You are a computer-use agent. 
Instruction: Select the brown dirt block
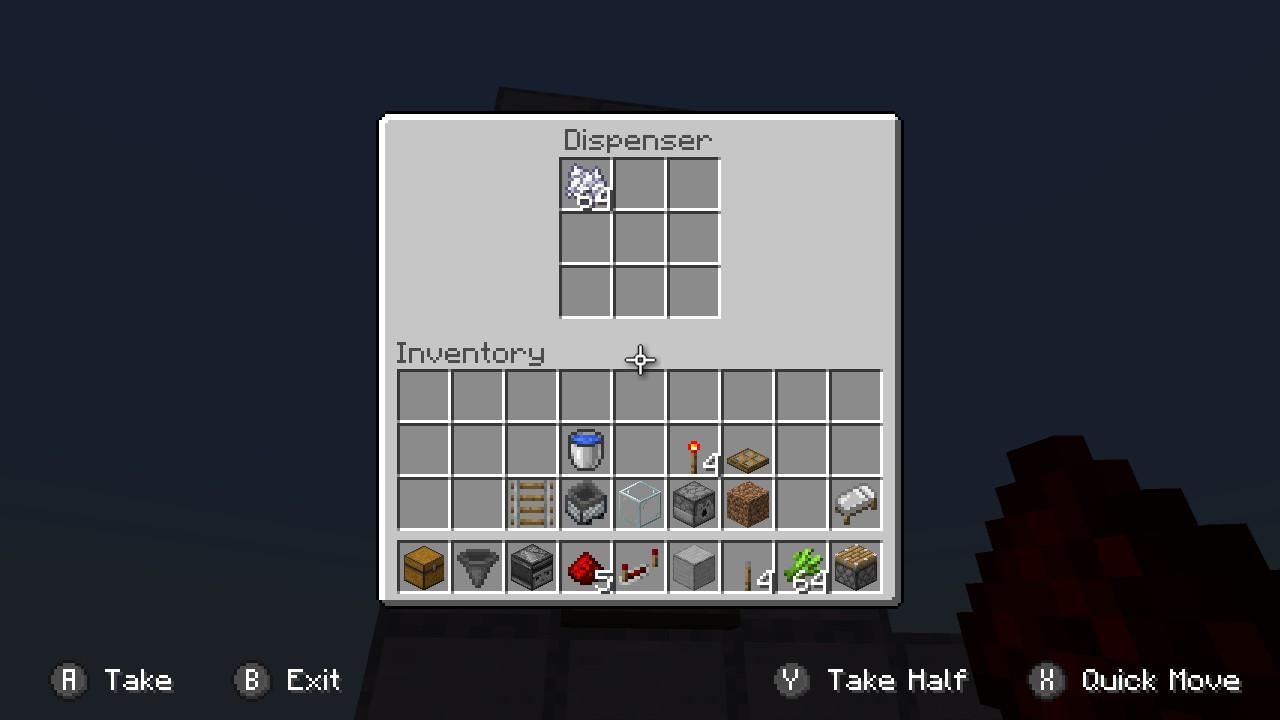[748, 504]
